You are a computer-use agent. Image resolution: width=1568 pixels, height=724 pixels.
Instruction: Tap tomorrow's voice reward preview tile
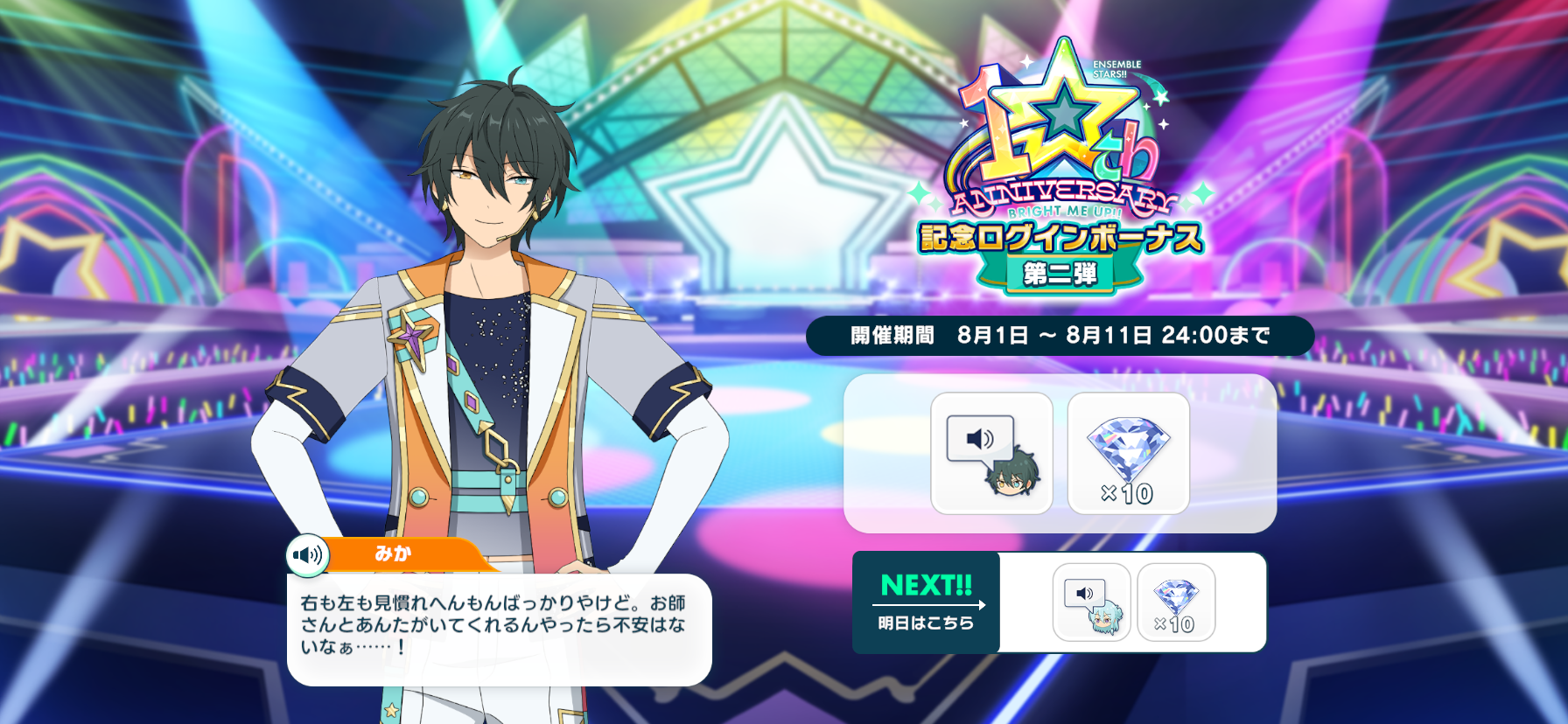(1091, 602)
